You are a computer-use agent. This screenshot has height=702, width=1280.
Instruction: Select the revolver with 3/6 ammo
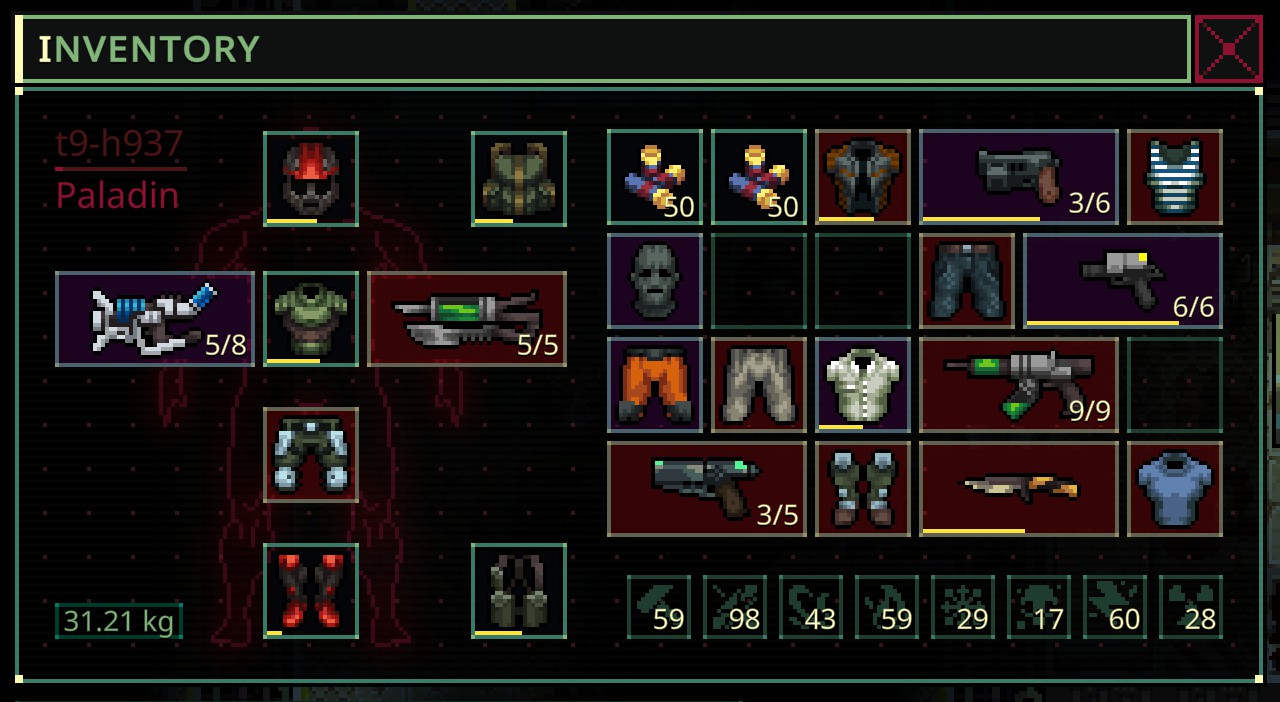1018,177
